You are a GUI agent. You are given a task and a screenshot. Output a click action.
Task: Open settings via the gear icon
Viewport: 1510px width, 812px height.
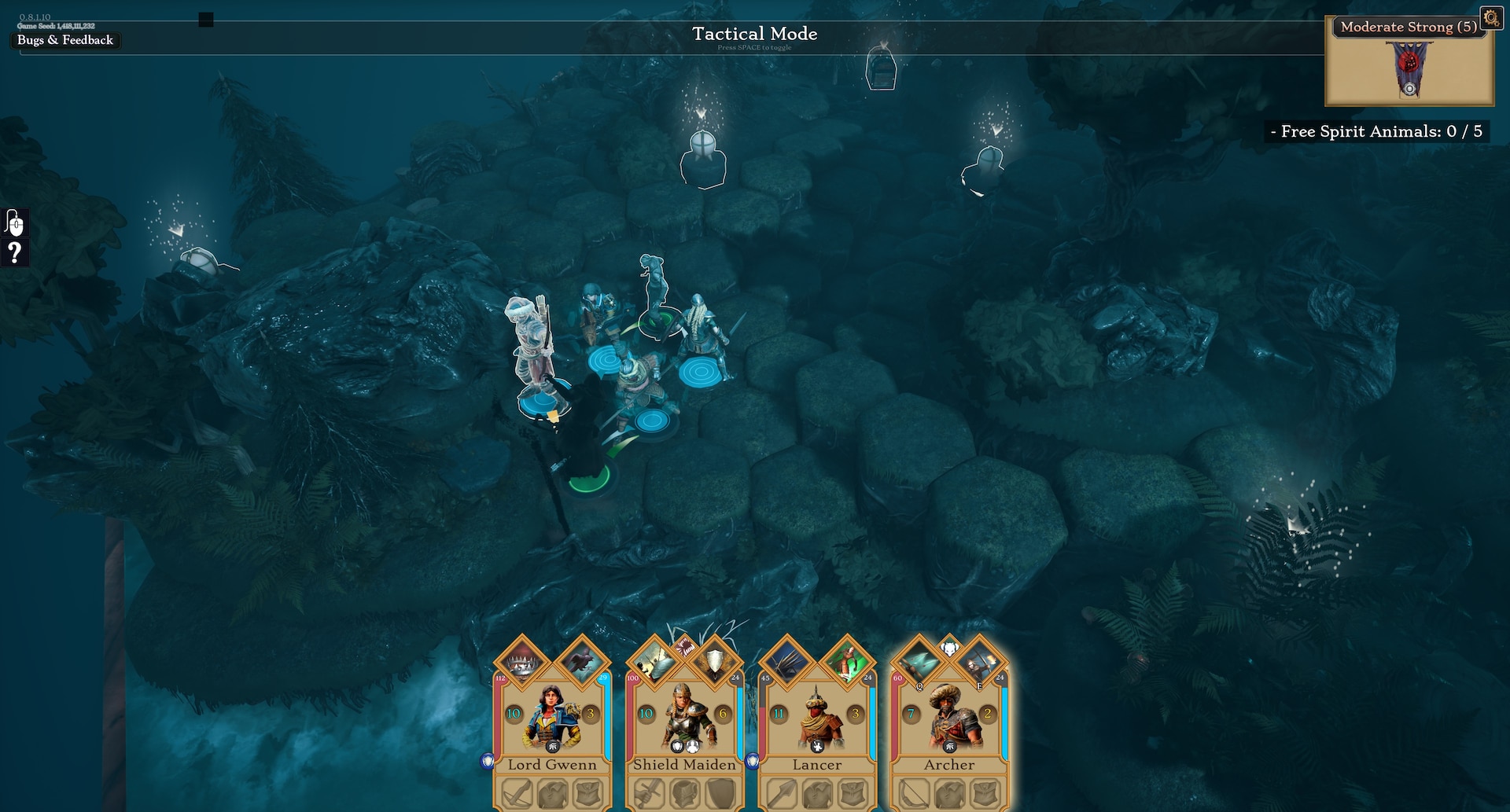click(x=1490, y=17)
